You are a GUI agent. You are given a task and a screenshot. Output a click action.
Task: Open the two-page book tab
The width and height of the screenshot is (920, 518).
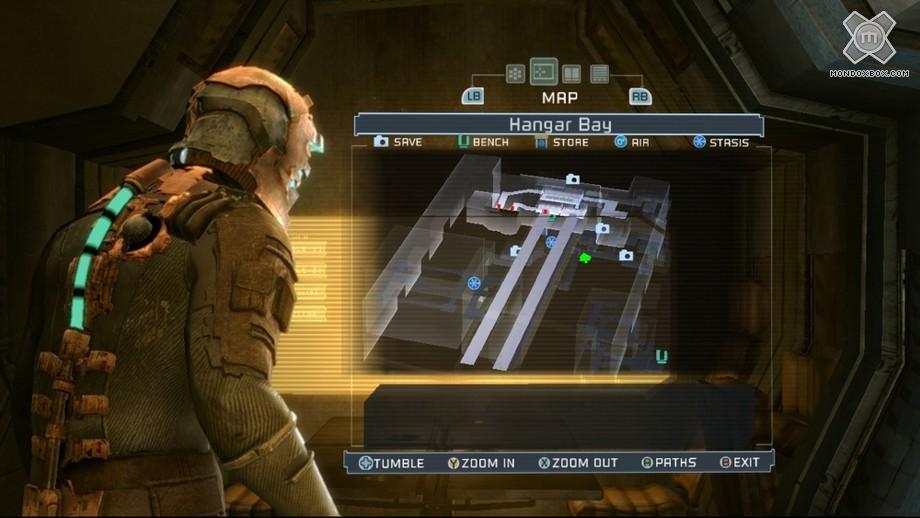(572, 73)
